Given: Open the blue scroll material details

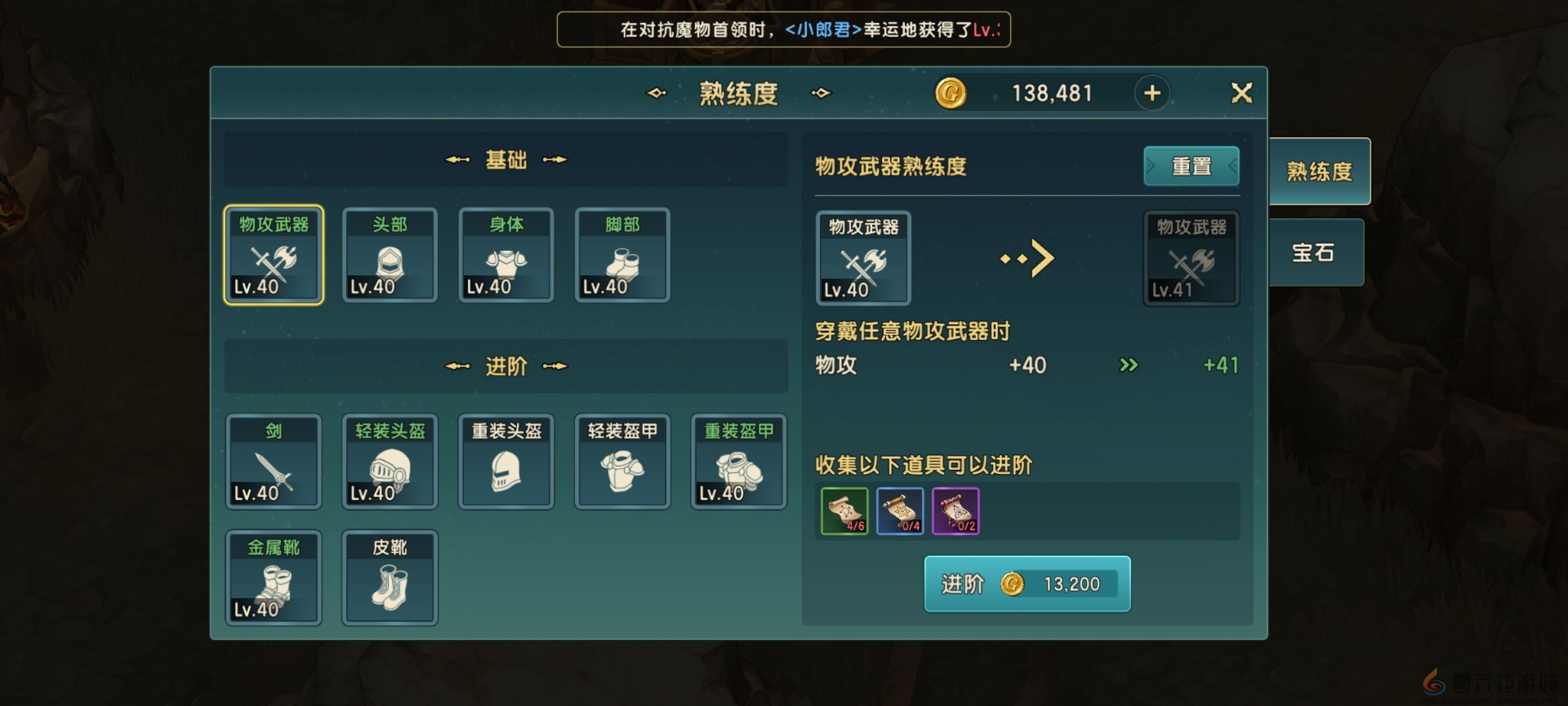Looking at the screenshot, I should point(900,512).
